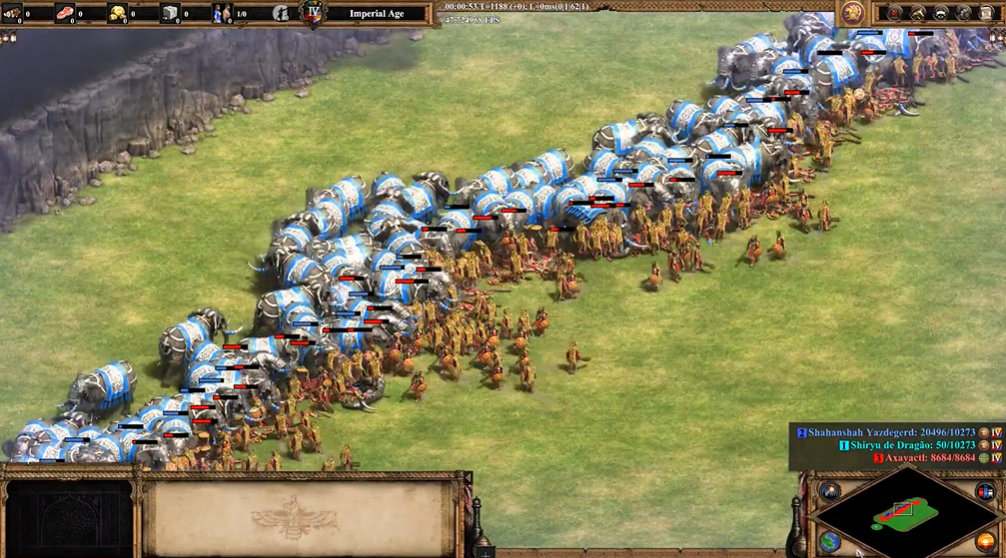The image size is (1006, 558).
Task: Activate the signal flare minimap button
Action: [x=831, y=490]
